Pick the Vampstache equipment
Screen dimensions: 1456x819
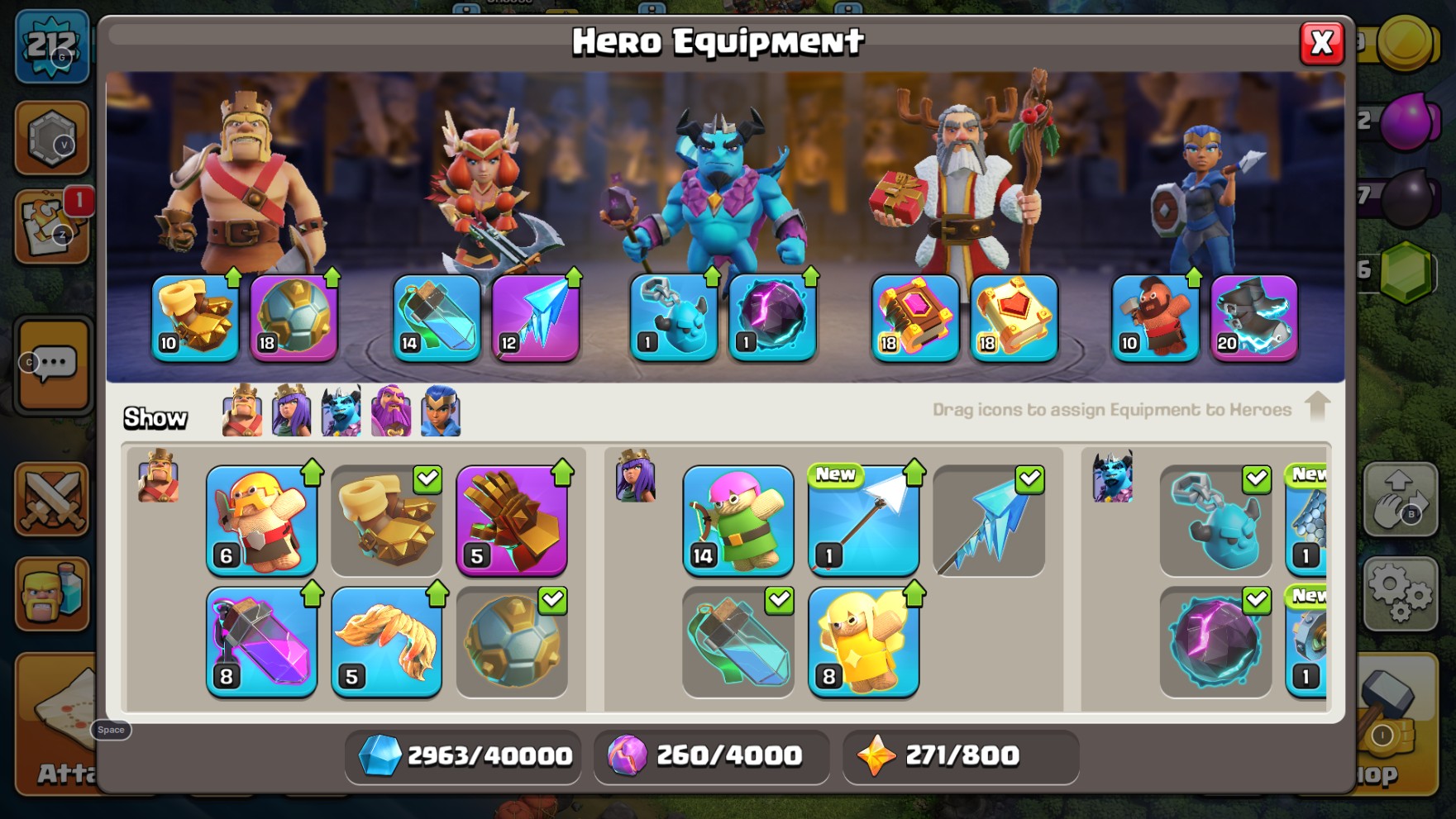click(386, 642)
